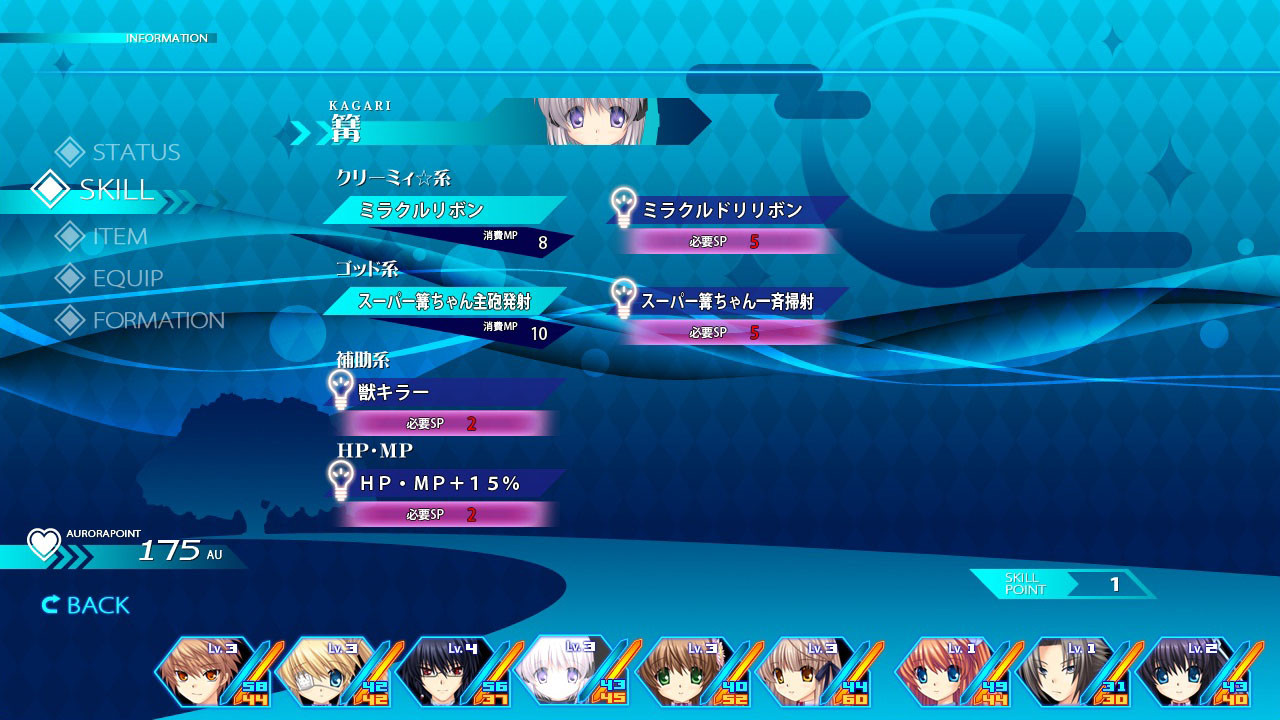This screenshot has width=1280, height=720.
Task: Learn the 獣キラー support skill
Action: click(x=444, y=392)
